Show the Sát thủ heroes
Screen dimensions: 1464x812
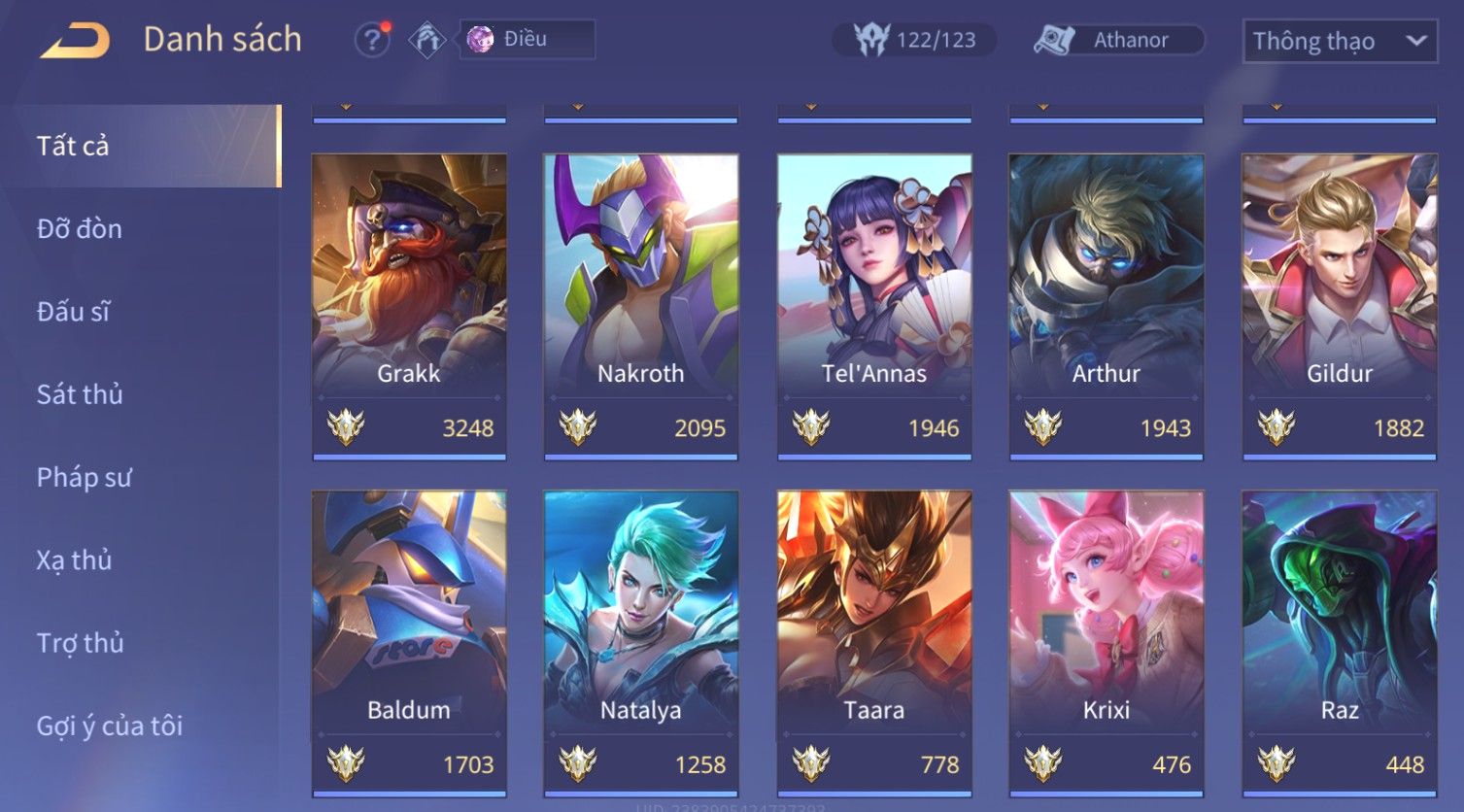tap(80, 394)
